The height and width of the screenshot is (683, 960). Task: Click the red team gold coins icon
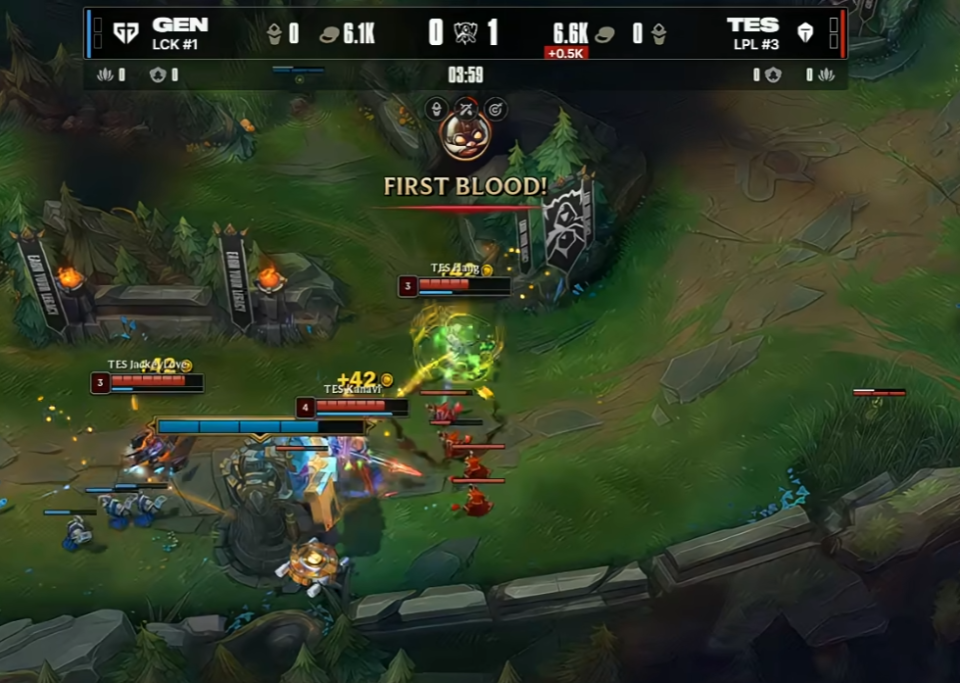click(x=604, y=35)
